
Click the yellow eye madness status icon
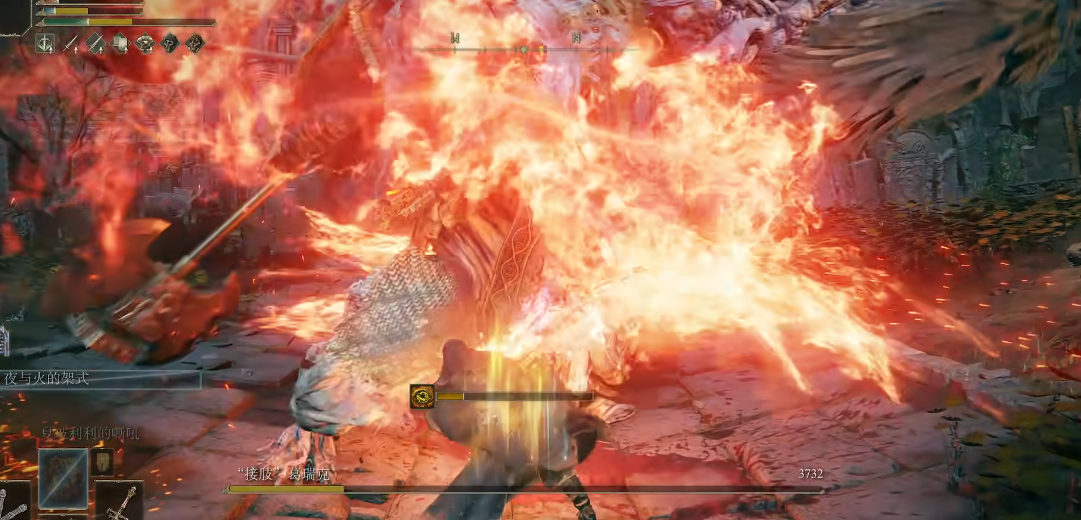tap(421, 396)
